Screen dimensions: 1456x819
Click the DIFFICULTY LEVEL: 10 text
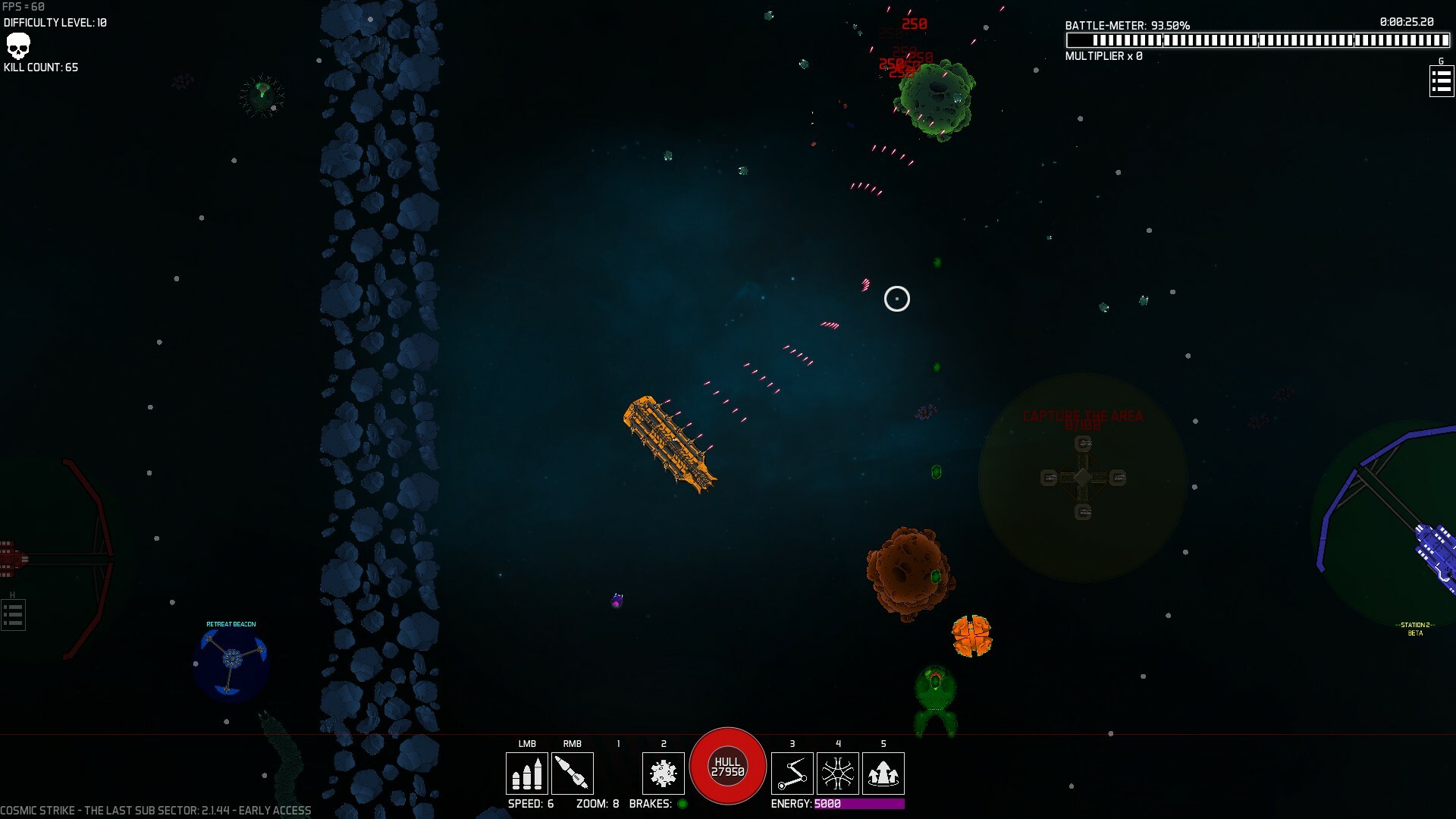click(55, 22)
